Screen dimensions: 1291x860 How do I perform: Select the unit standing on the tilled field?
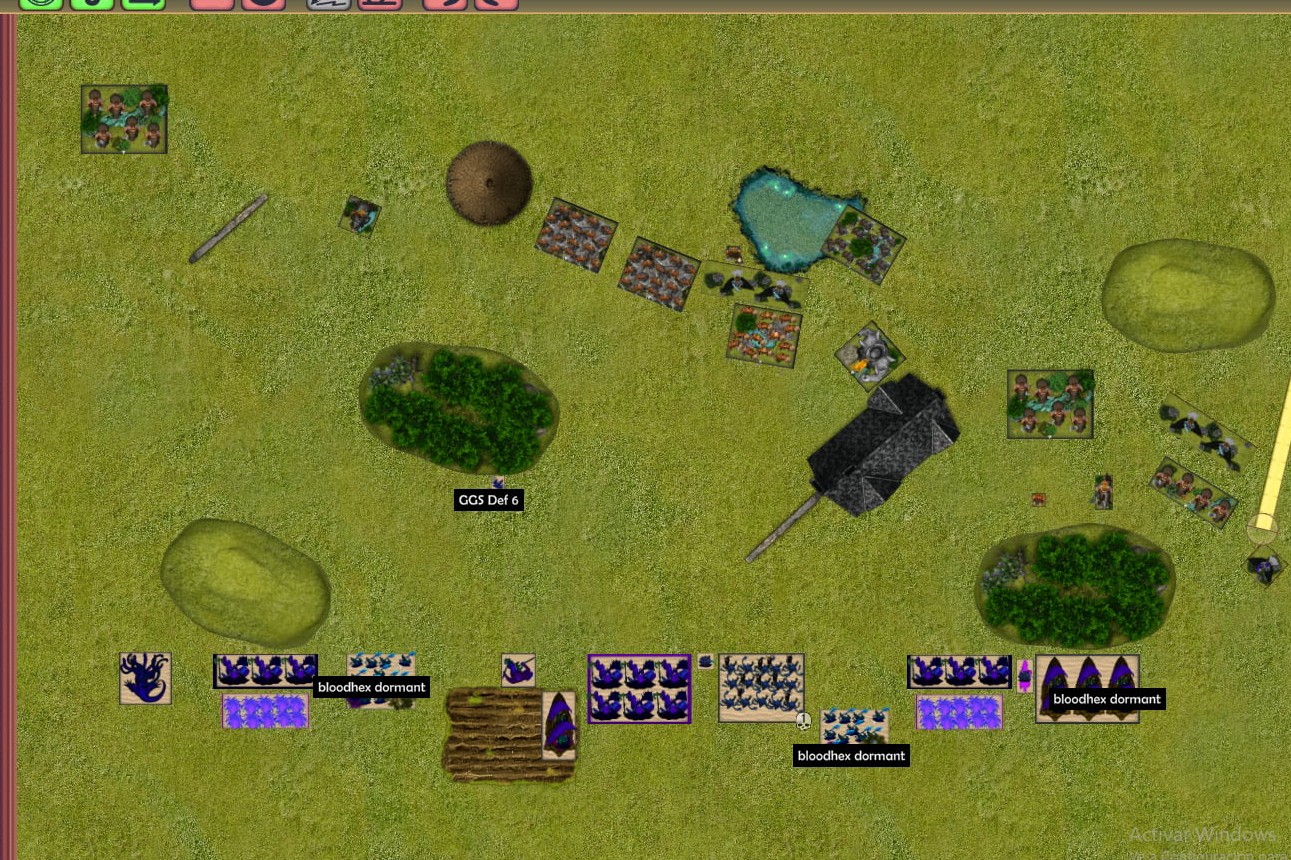tap(559, 725)
